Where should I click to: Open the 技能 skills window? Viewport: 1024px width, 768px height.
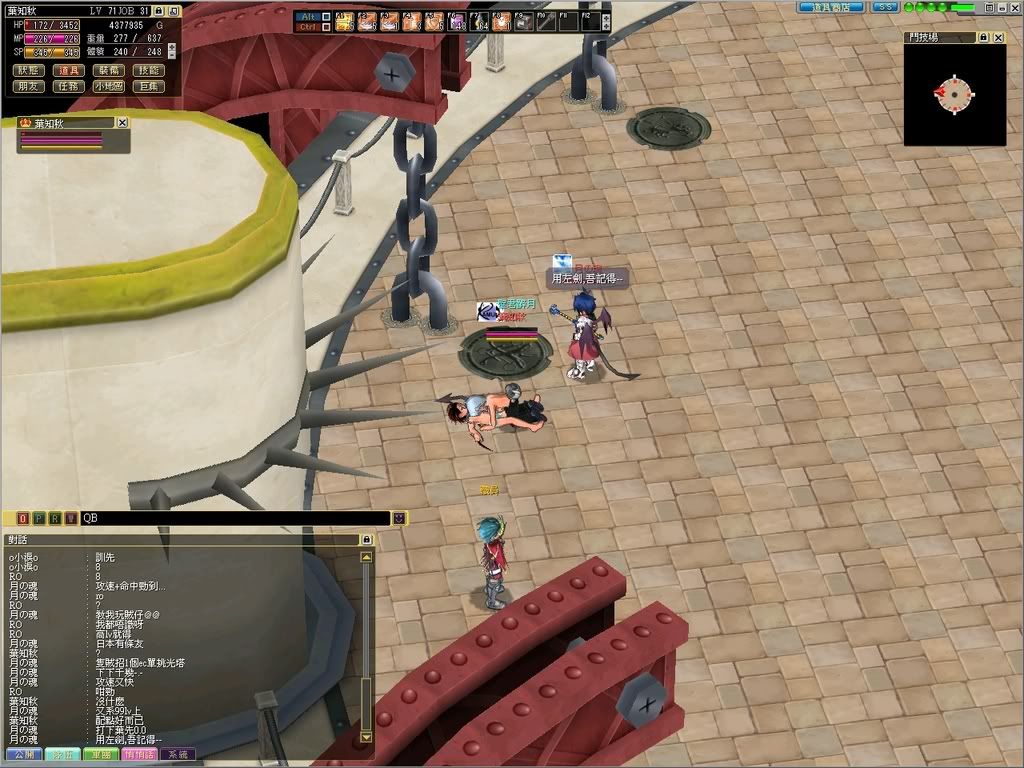click(x=149, y=70)
